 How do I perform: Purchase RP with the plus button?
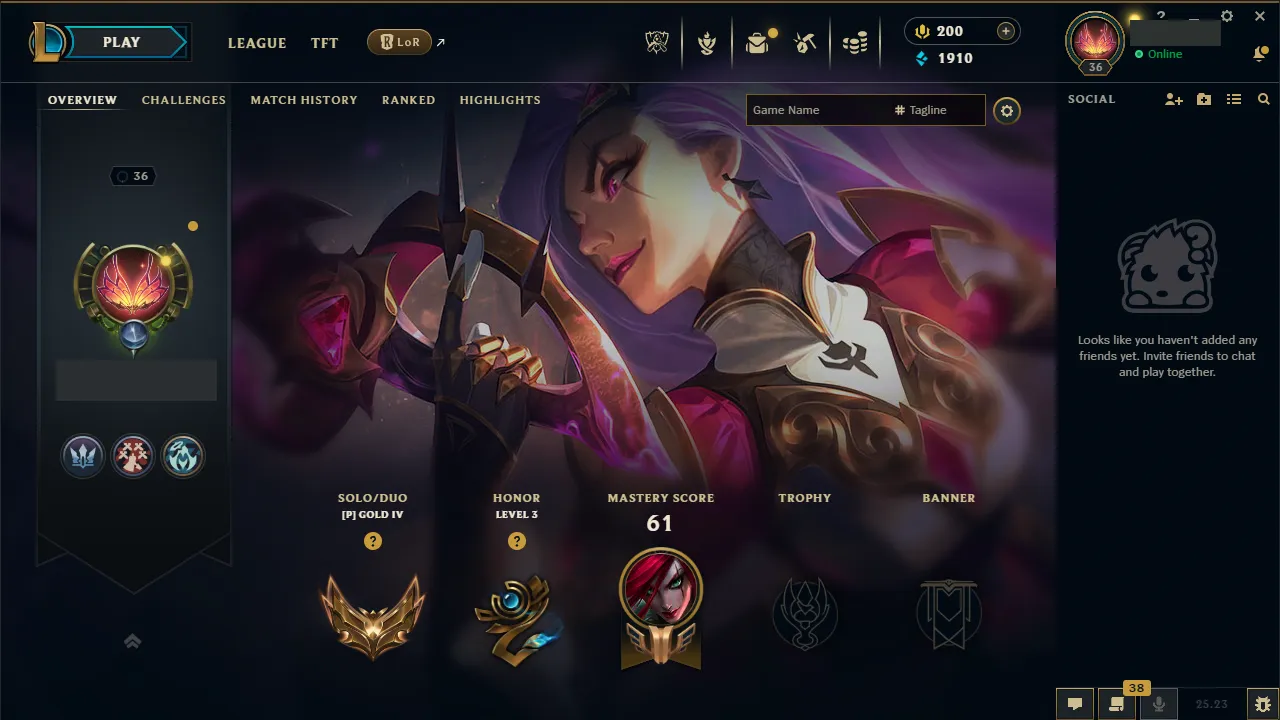point(1007,30)
